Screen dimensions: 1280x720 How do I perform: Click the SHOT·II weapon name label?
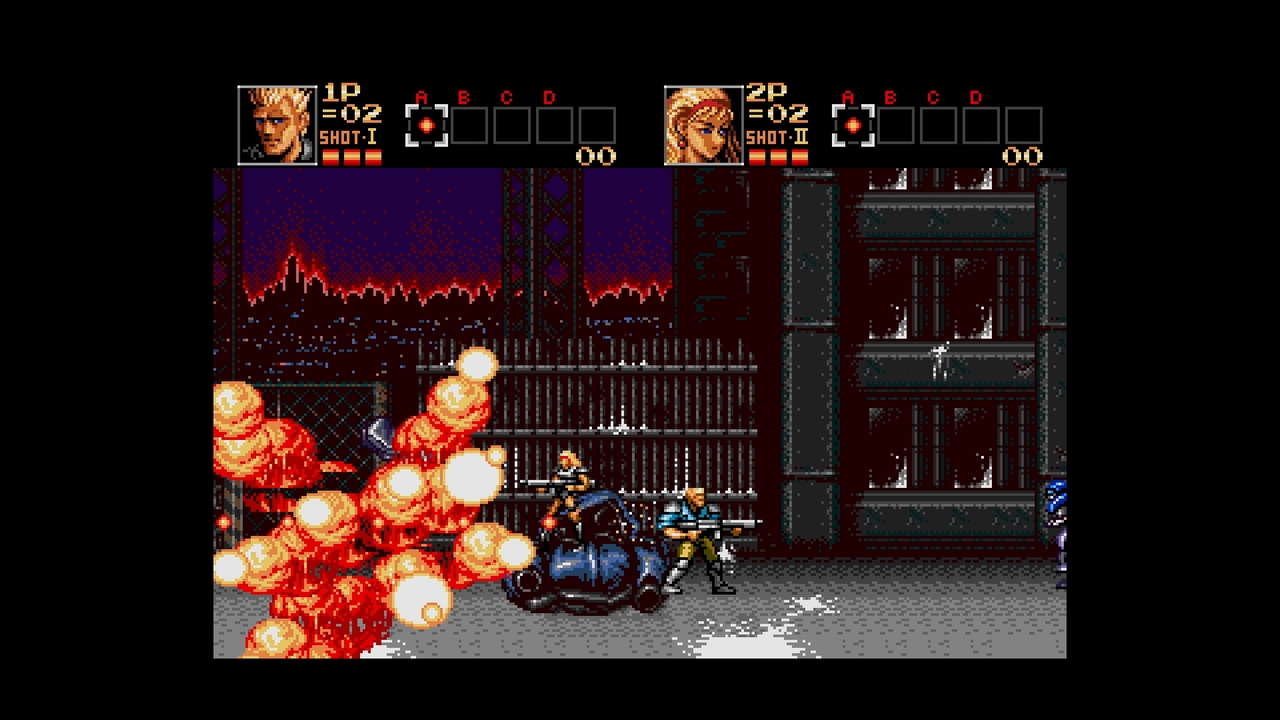776,135
